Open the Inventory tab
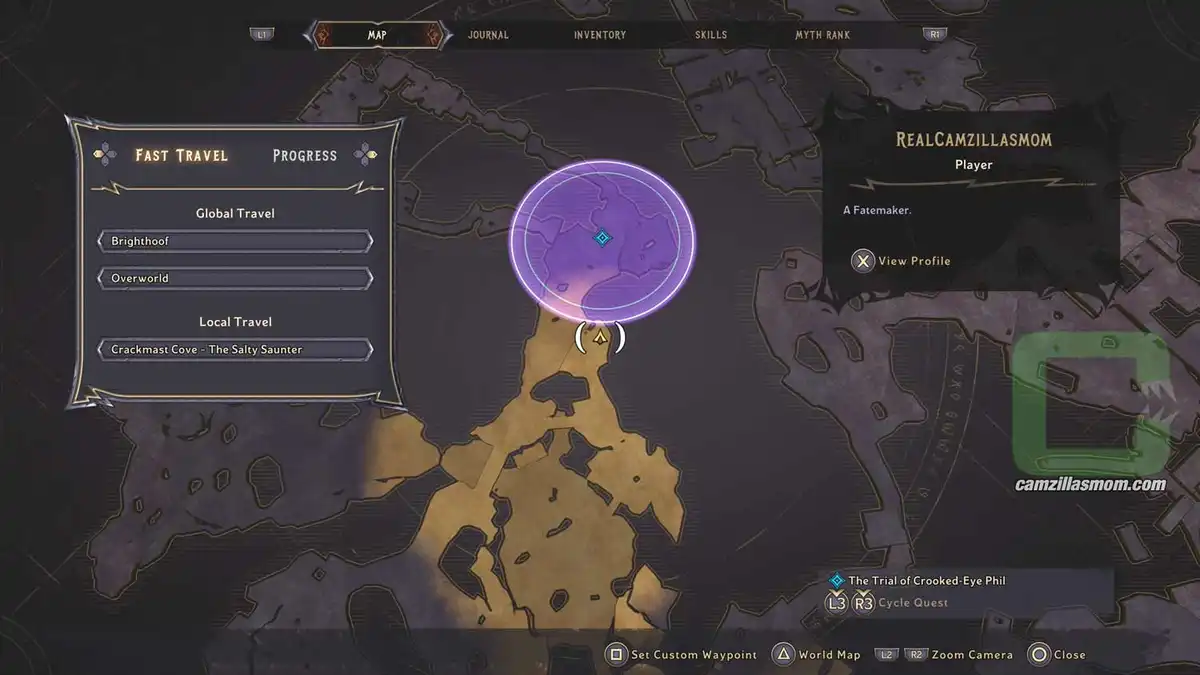 [600, 35]
